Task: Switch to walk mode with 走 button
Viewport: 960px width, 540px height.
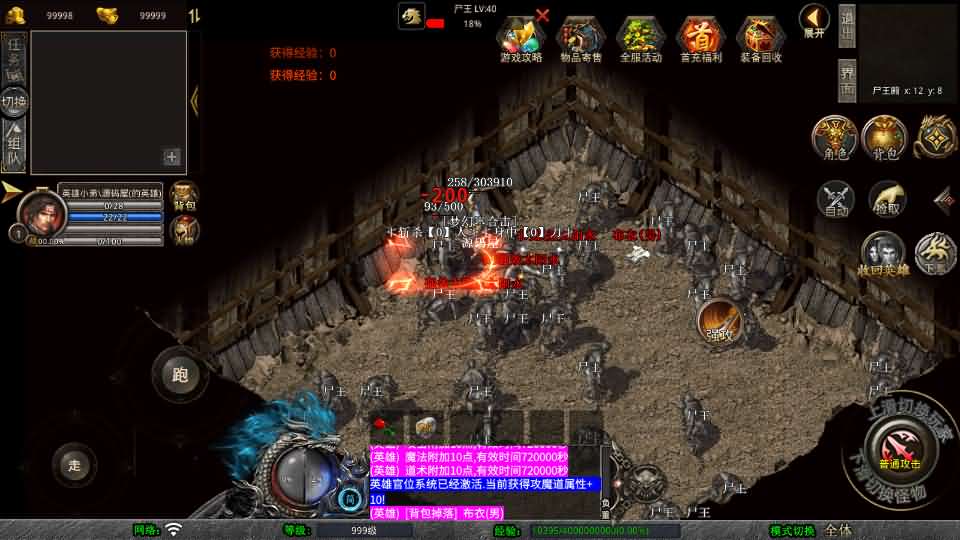Action: (75, 464)
